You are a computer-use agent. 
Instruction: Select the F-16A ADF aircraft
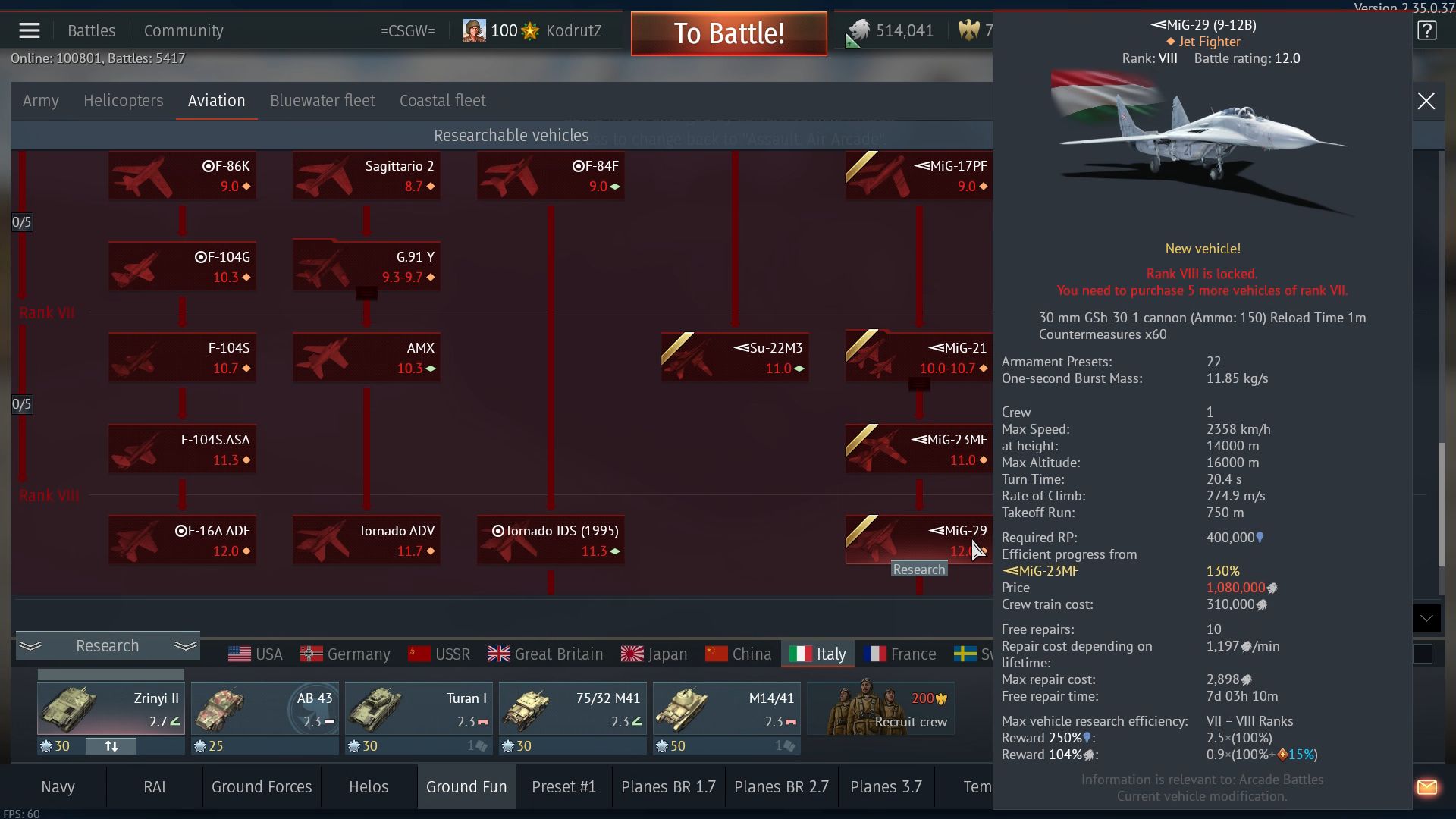click(x=182, y=540)
